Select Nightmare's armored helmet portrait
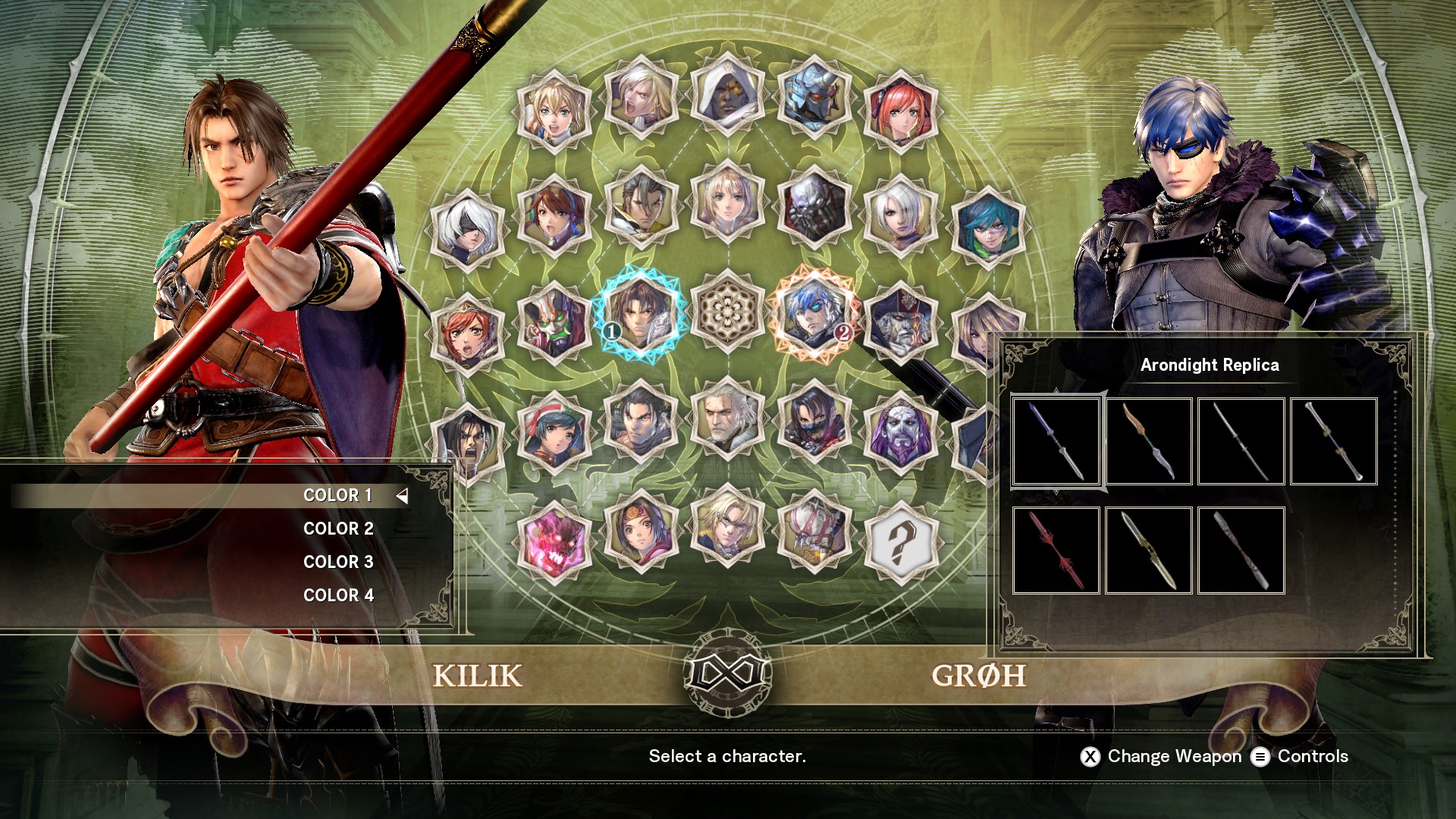The width and height of the screenshot is (1456, 819). pyautogui.click(x=814, y=99)
